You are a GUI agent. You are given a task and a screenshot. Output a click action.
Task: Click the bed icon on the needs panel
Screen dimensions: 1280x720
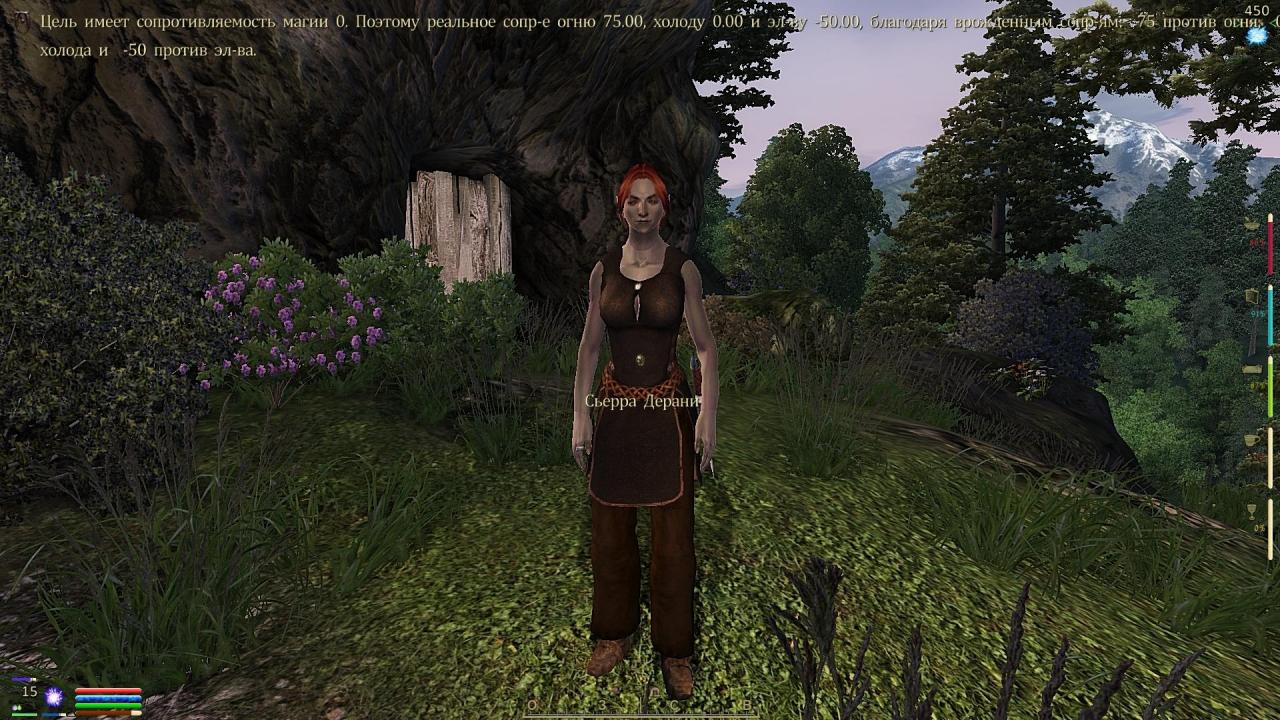pyautogui.click(x=1250, y=369)
